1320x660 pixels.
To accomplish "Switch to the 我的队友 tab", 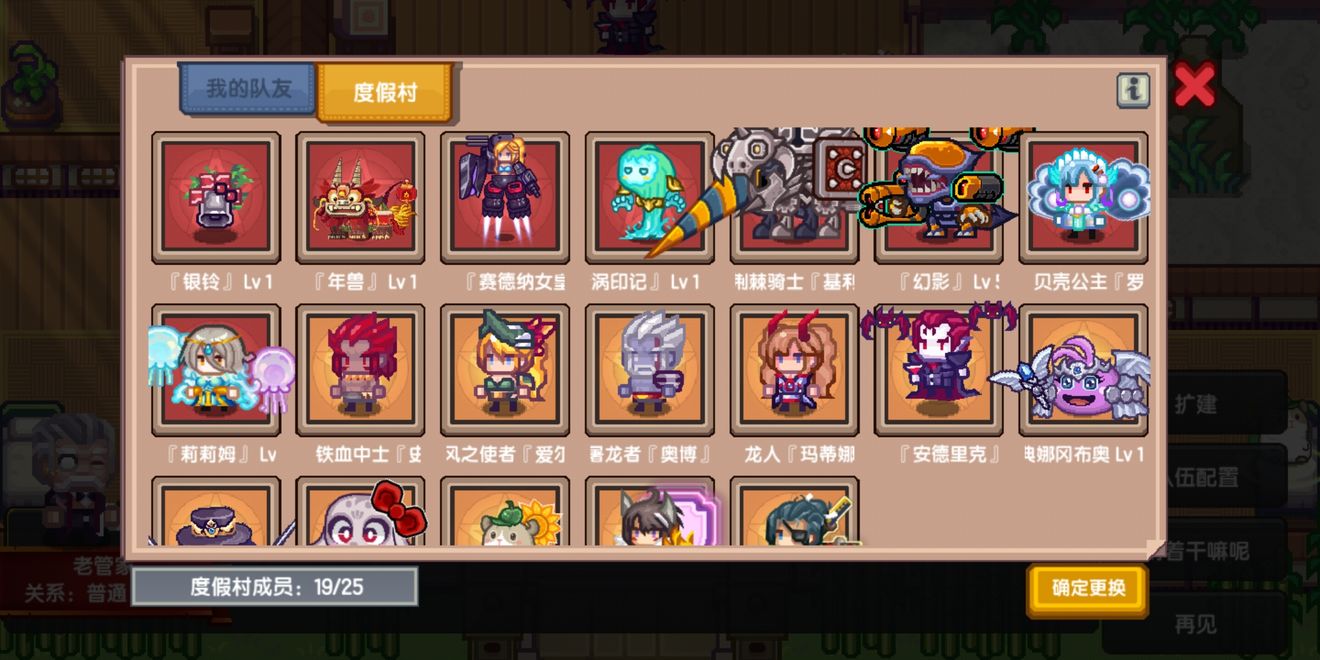I will click(x=248, y=89).
